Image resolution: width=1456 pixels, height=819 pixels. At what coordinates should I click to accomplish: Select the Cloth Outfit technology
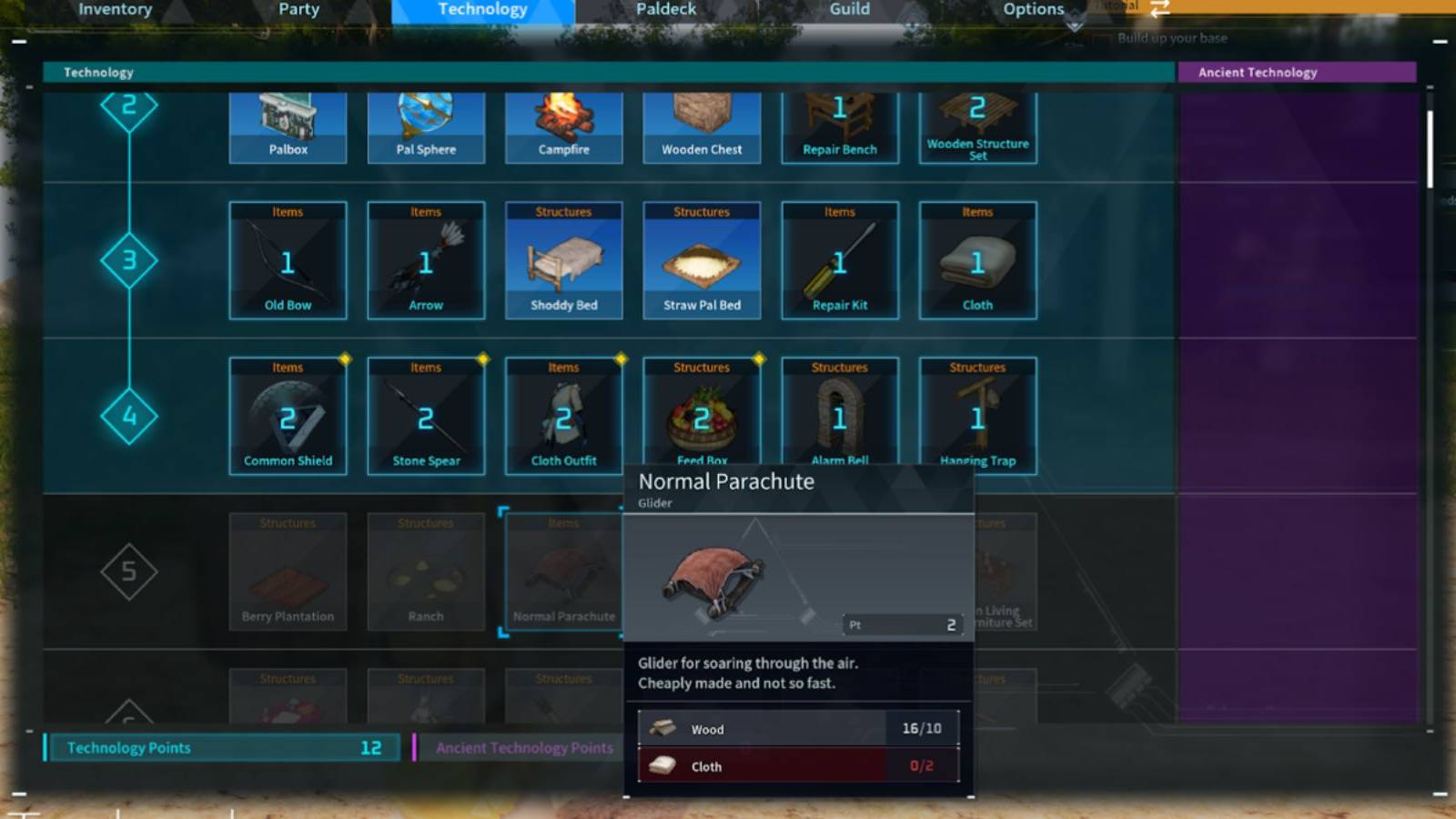coord(564,417)
